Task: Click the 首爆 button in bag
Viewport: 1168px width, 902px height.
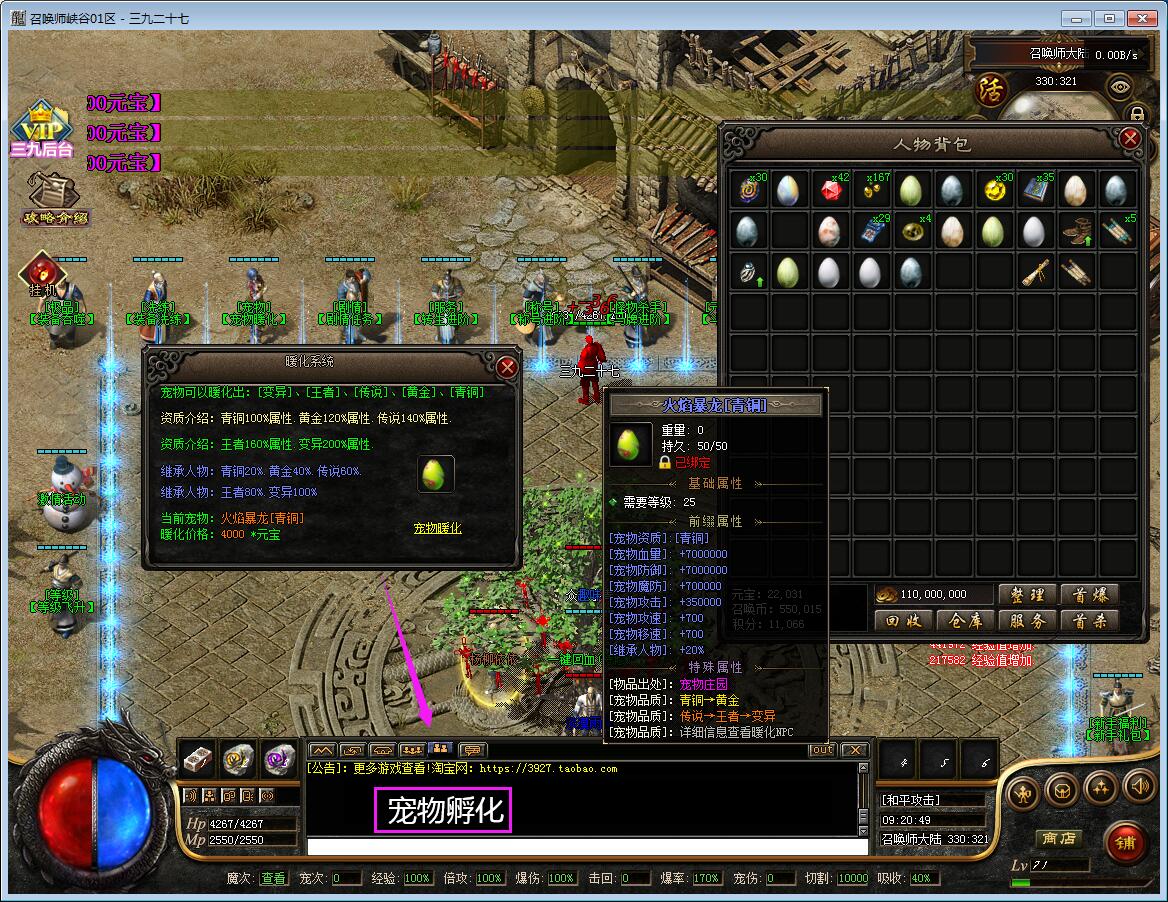Action: point(1088,594)
